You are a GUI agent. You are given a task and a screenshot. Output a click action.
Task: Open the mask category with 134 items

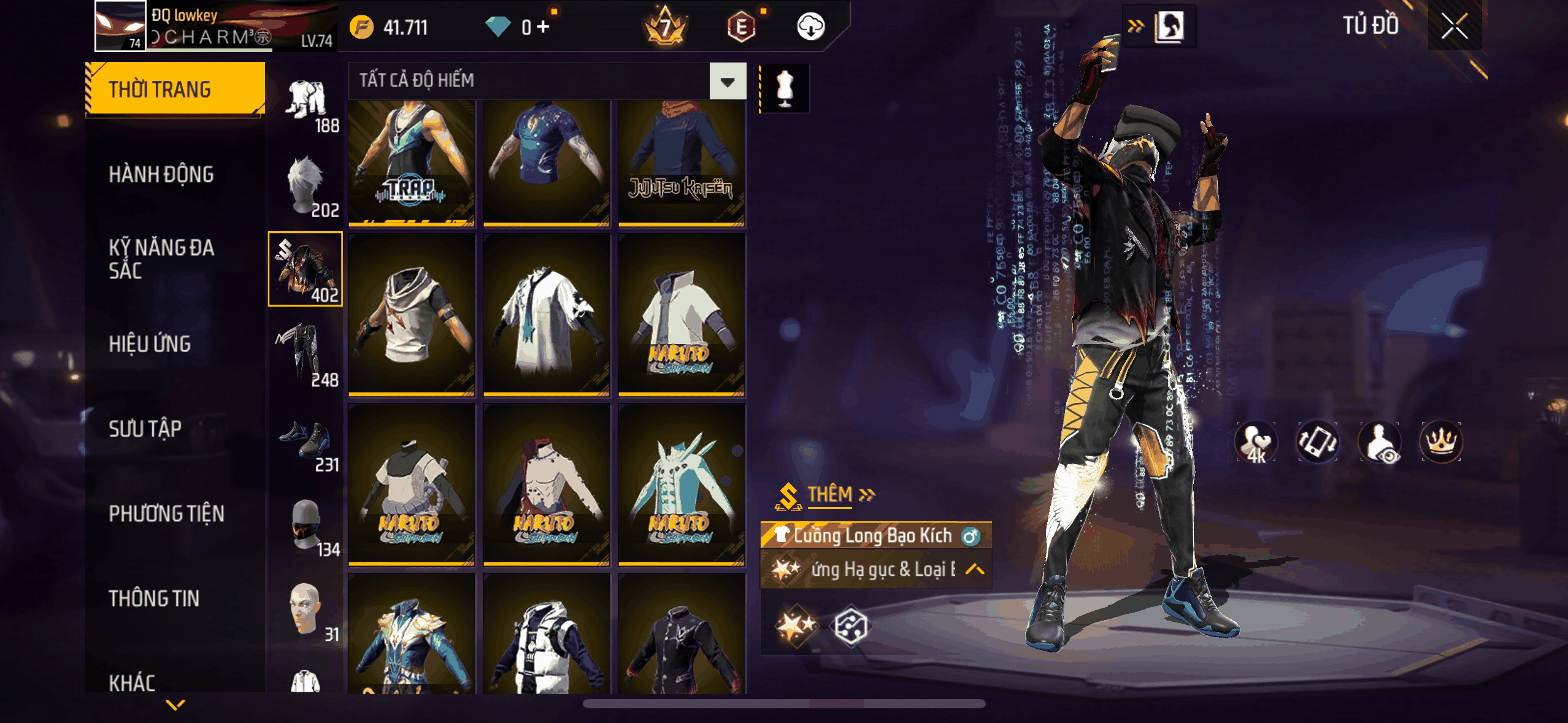306,526
